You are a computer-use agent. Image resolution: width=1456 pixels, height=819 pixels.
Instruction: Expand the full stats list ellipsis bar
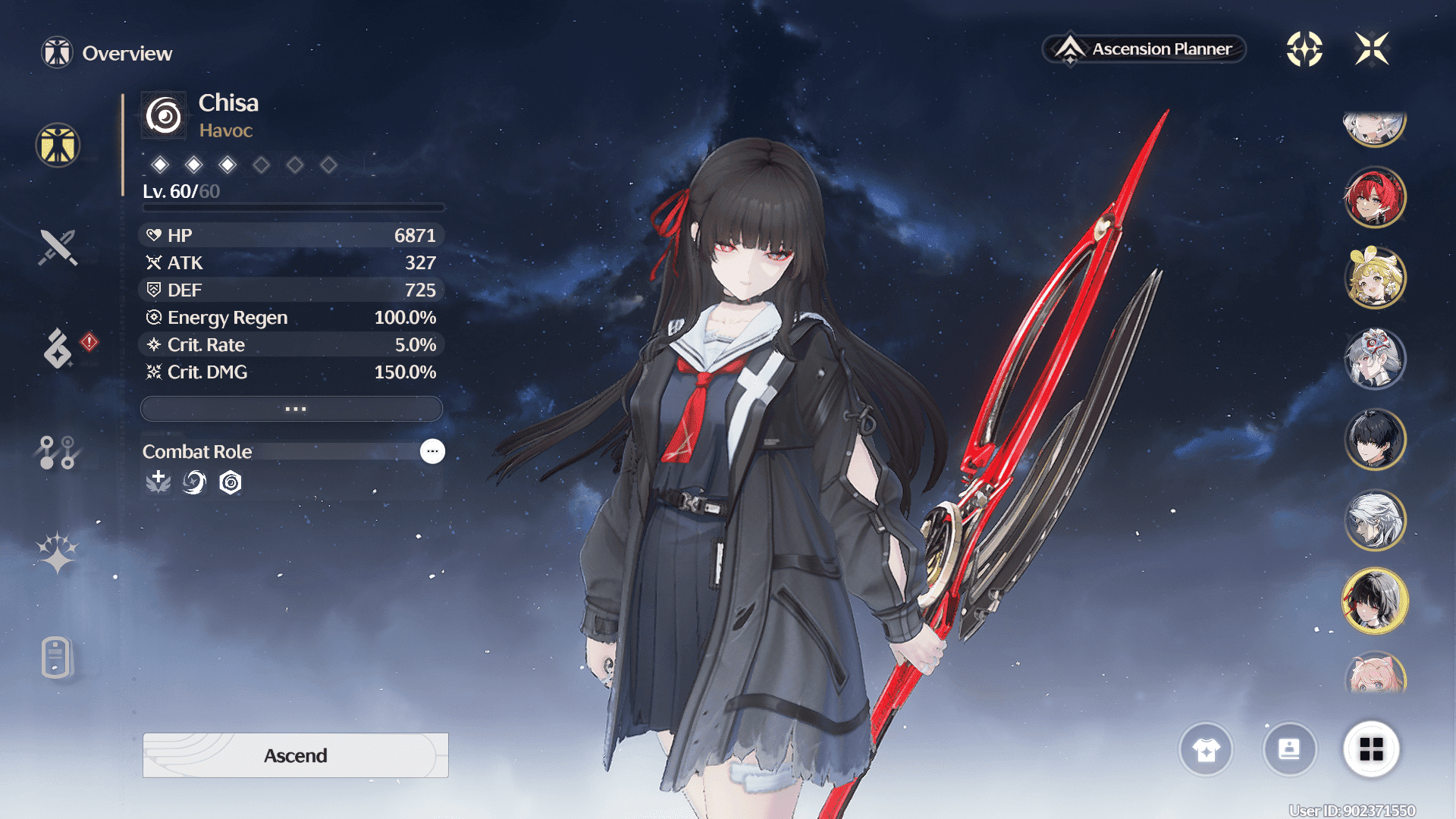click(292, 409)
